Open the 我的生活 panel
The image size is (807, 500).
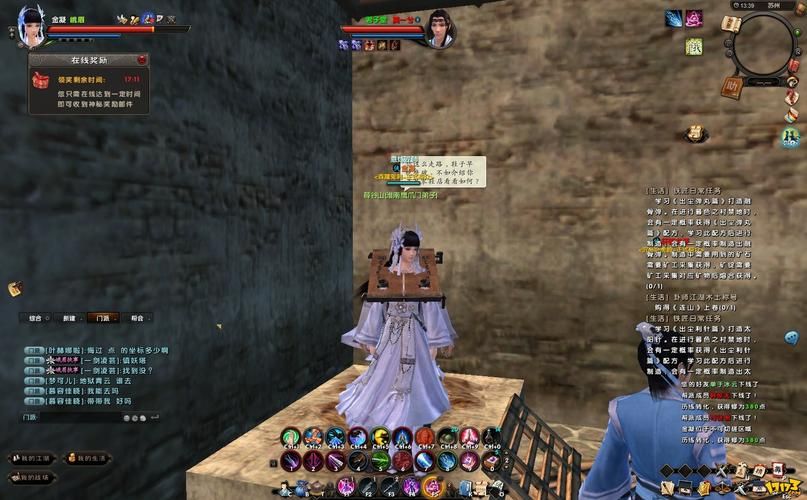point(87,458)
